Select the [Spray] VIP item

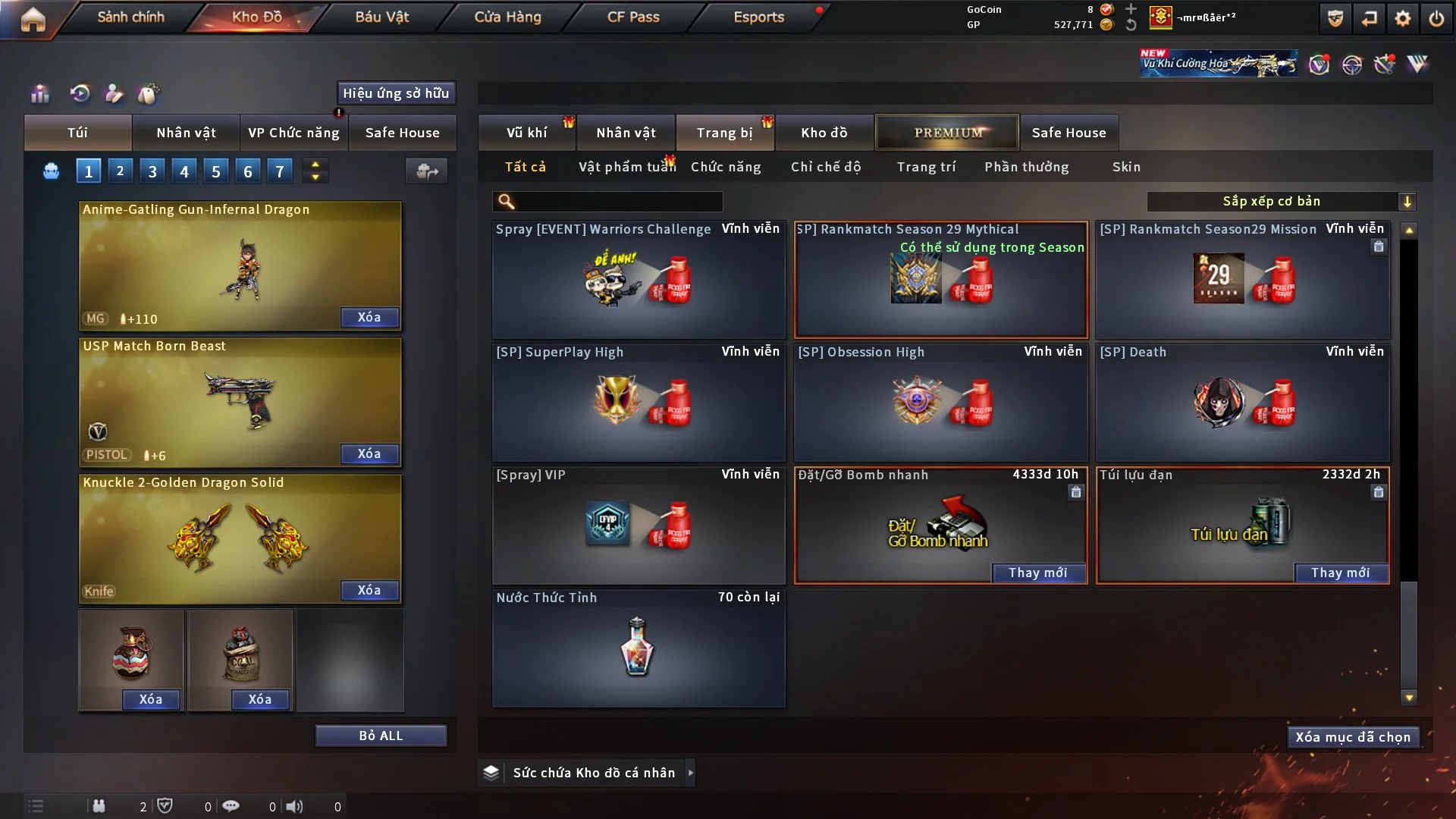[638, 525]
